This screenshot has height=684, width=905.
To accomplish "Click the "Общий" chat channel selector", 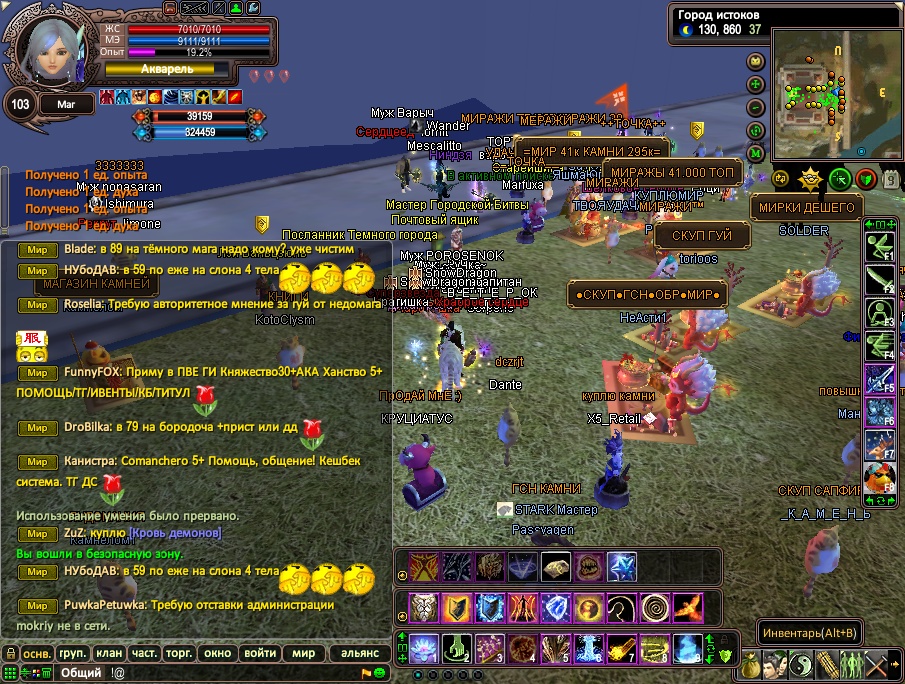I will point(81,673).
